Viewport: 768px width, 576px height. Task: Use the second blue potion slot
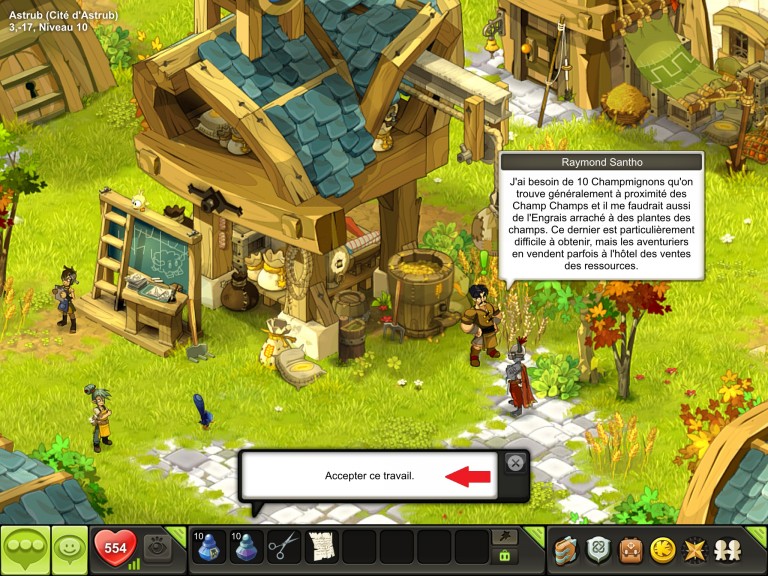click(246, 547)
